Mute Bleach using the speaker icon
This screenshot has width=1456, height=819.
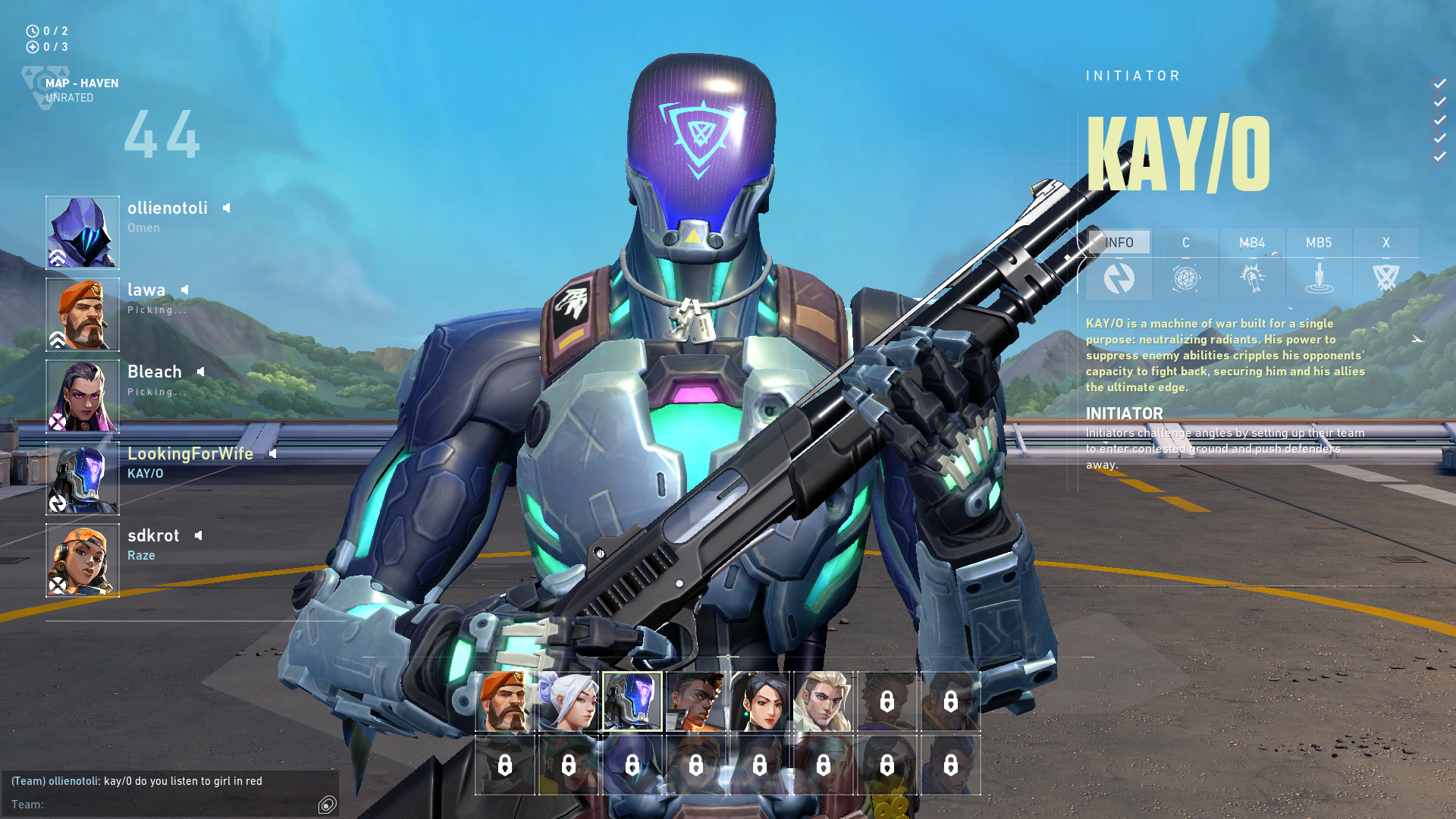[x=200, y=372]
